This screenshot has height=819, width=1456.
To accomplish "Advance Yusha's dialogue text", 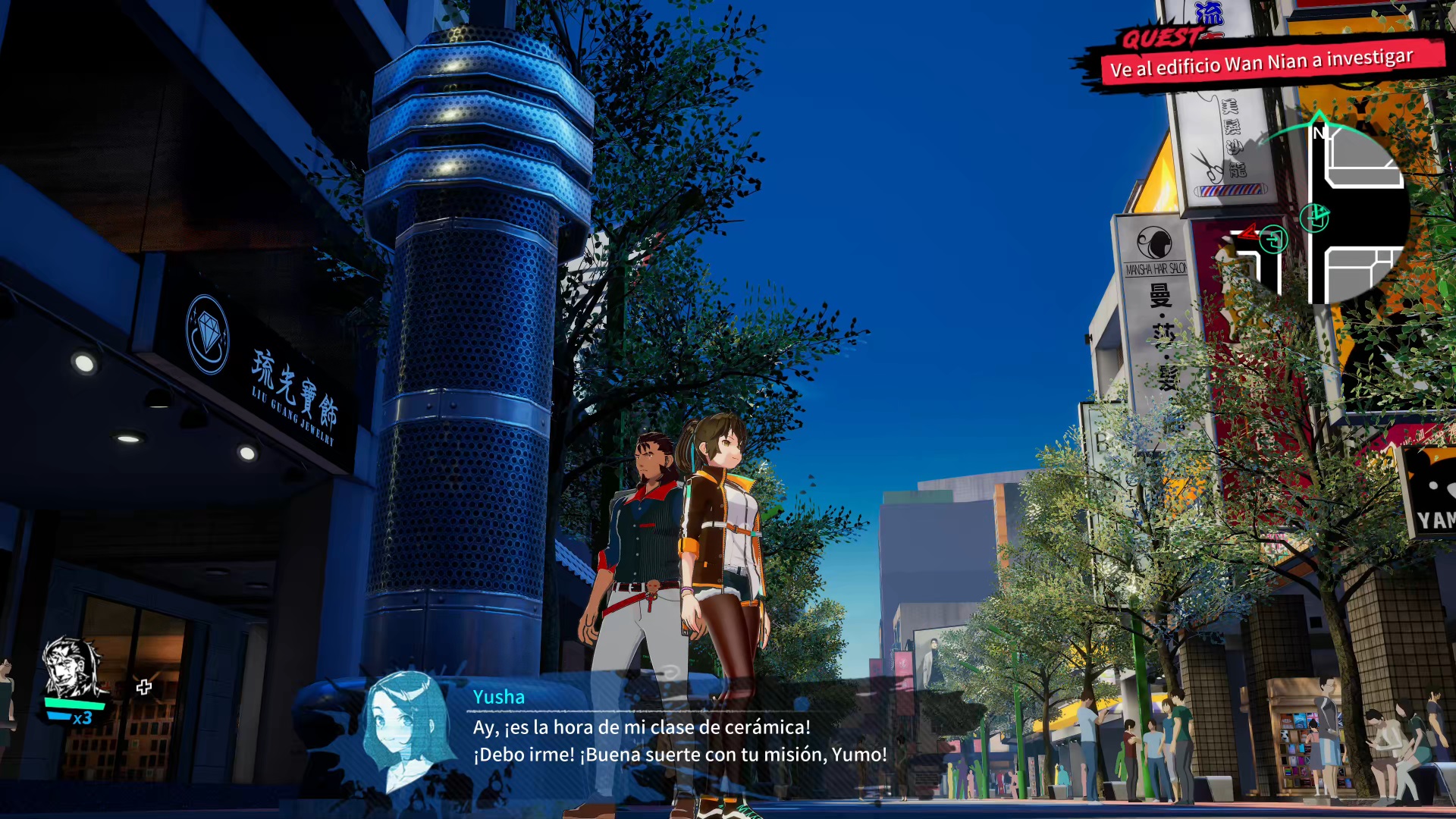I will [x=679, y=741].
